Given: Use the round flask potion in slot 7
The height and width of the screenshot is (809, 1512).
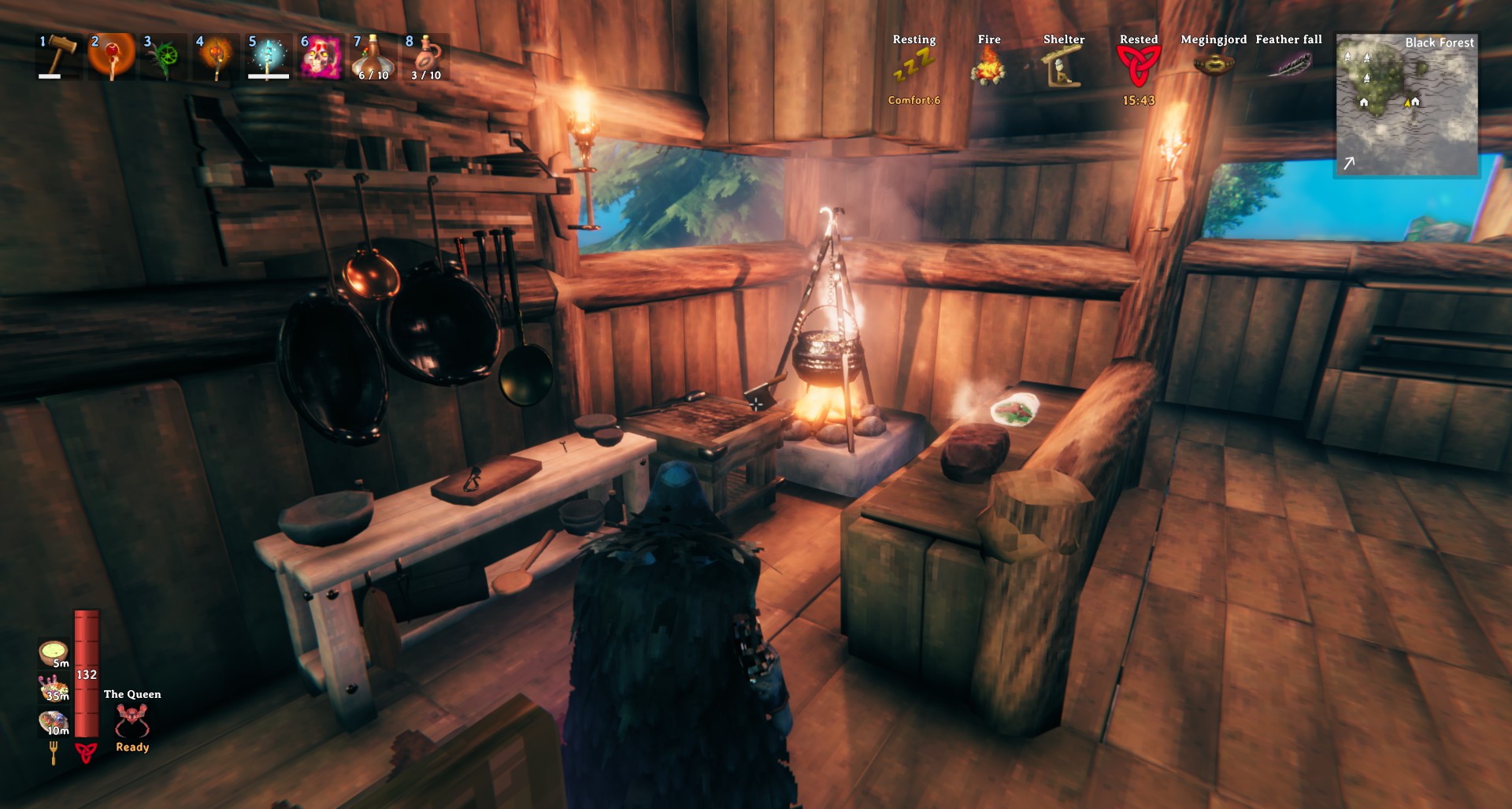Looking at the screenshot, I should tap(372, 56).
